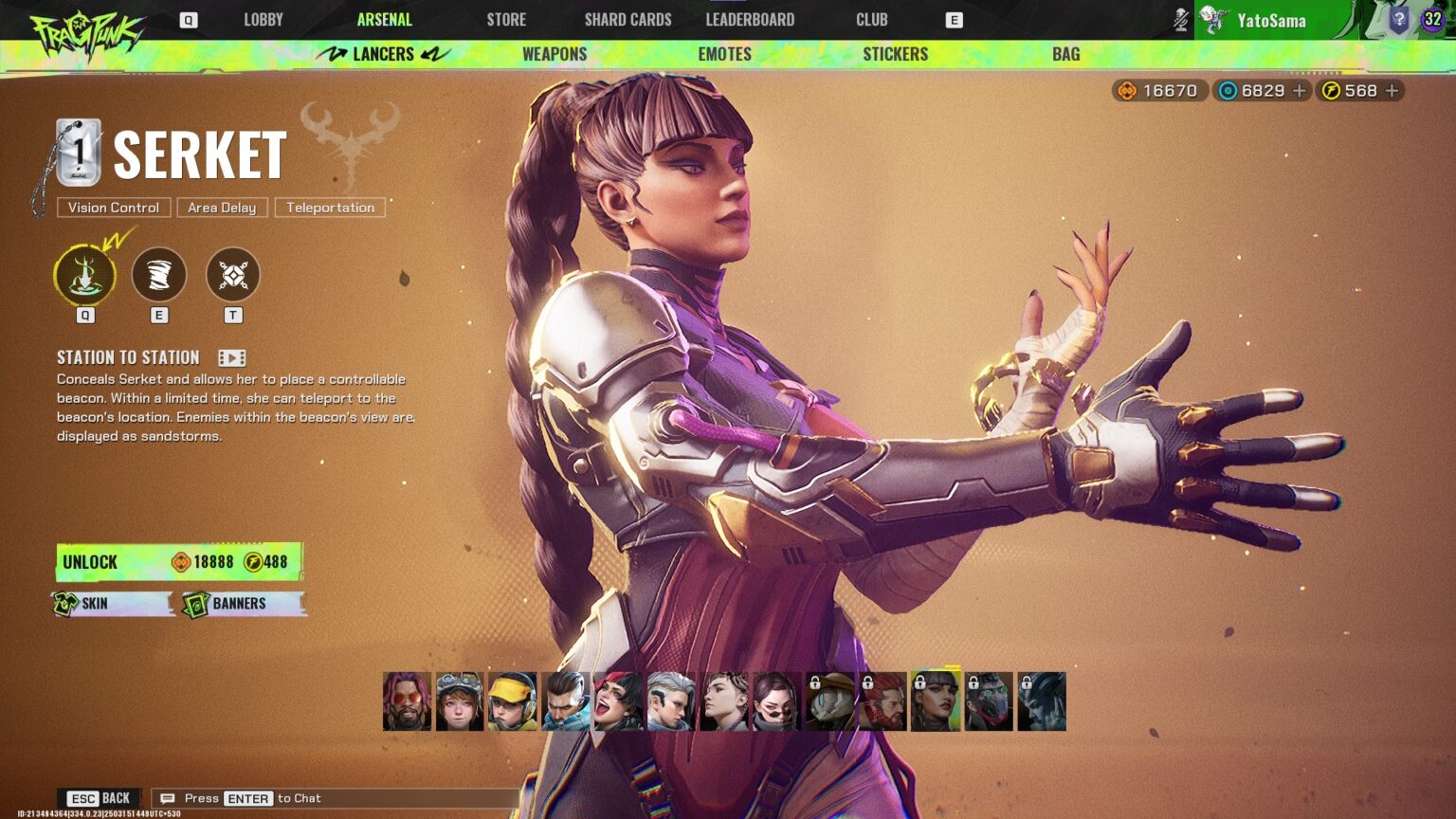Select Serket's E ability icon
The image size is (1456, 819).
[158, 275]
